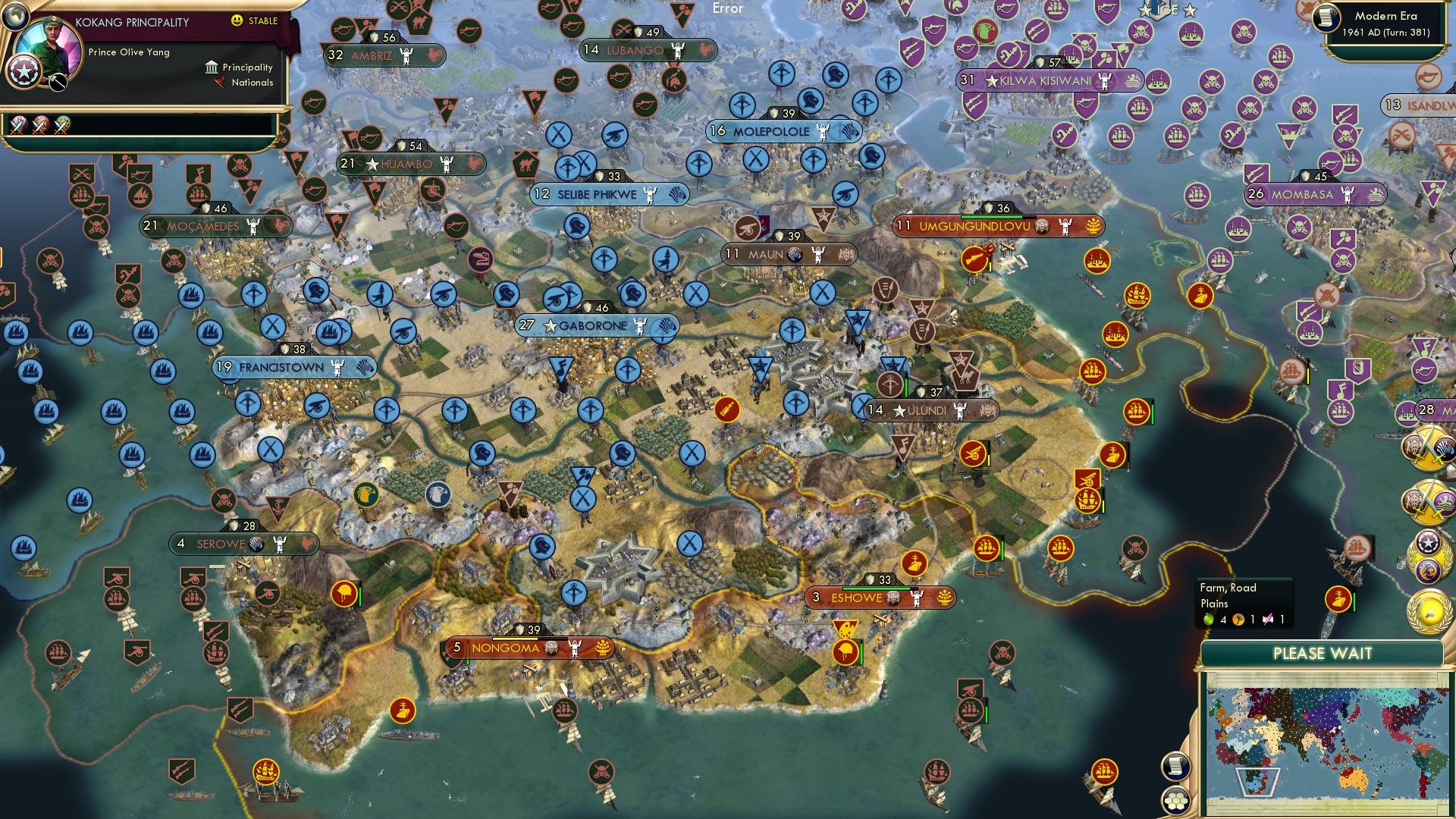Click the Principality government icon
Image resolution: width=1456 pixels, height=819 pixels.
coord(210,67)
